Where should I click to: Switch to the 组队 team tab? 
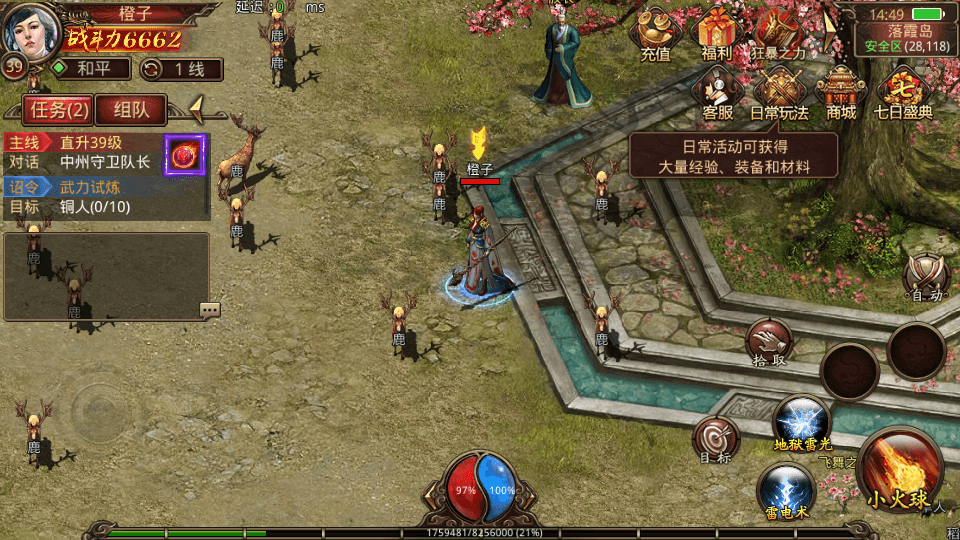click(x=139, y=109)
